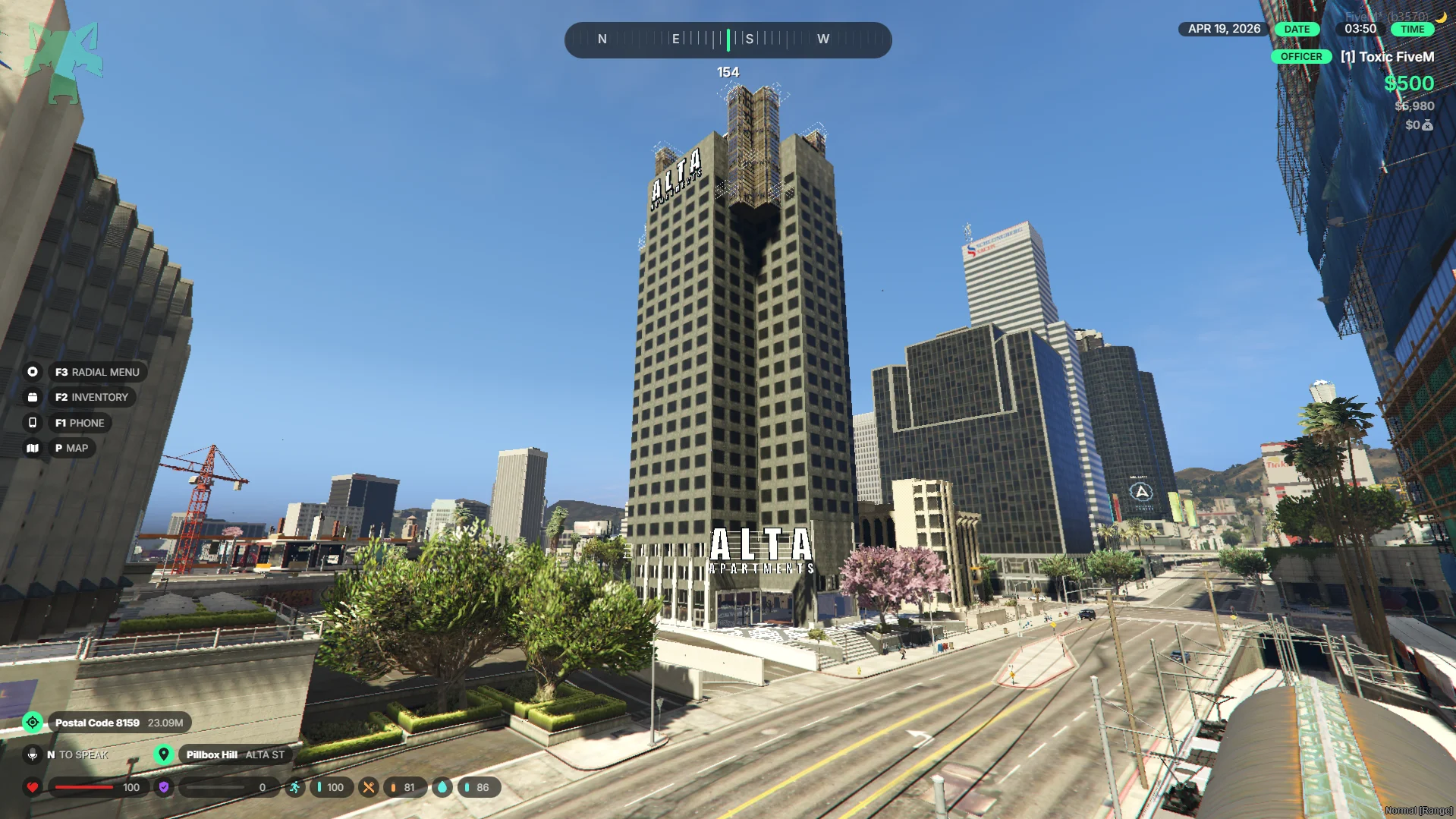Click the running-man stamina icon
The width and height of the screenshot is (1456, 819).
coord(294,787)
